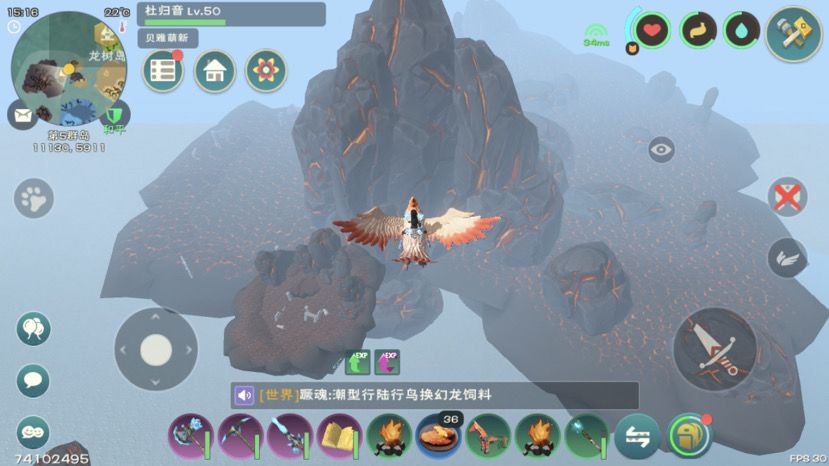829x466 pixels.
Task: Click the world chat message bar
Action: tap(434, 395)
